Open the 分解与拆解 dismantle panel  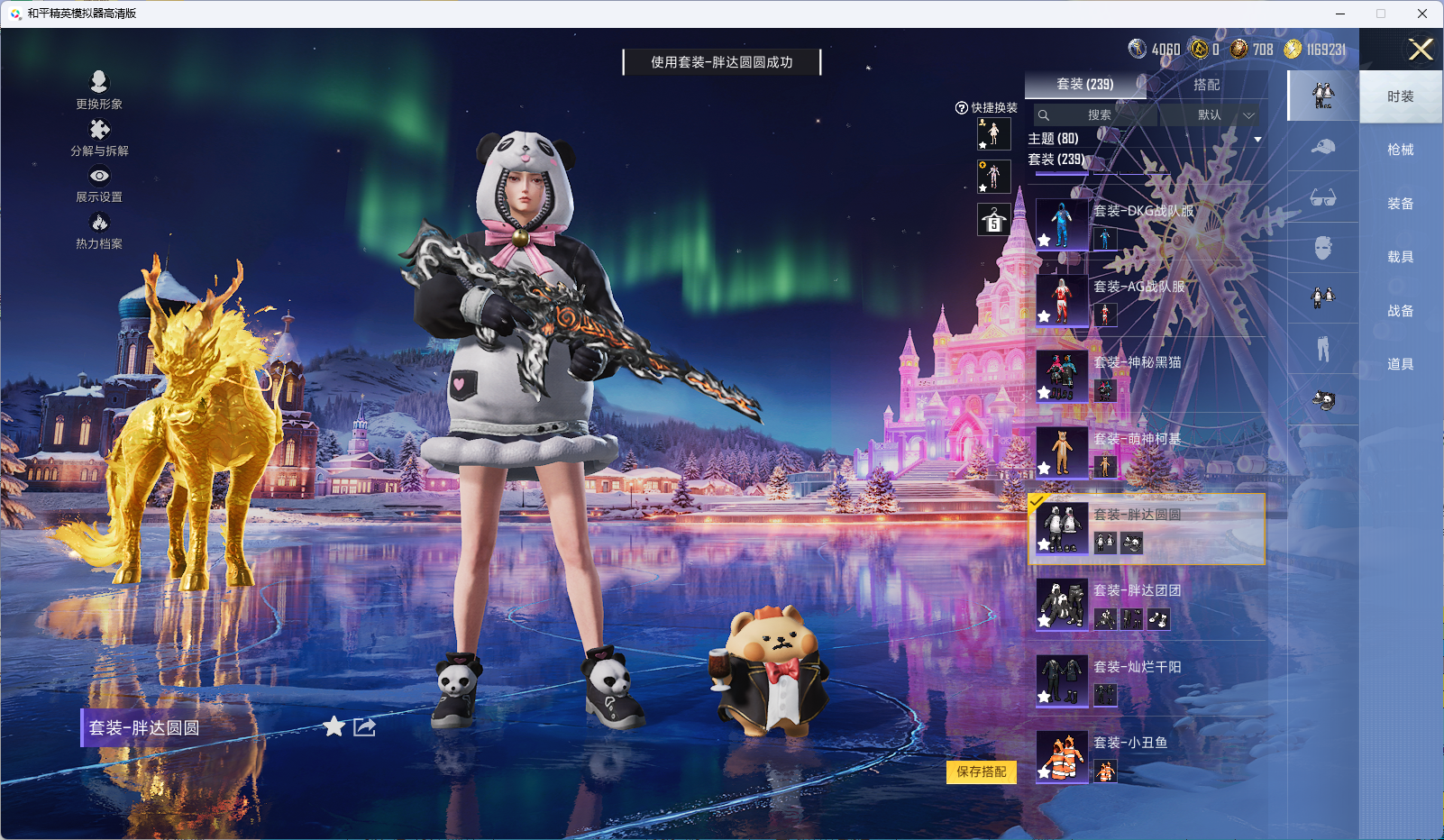click(99, 138)
